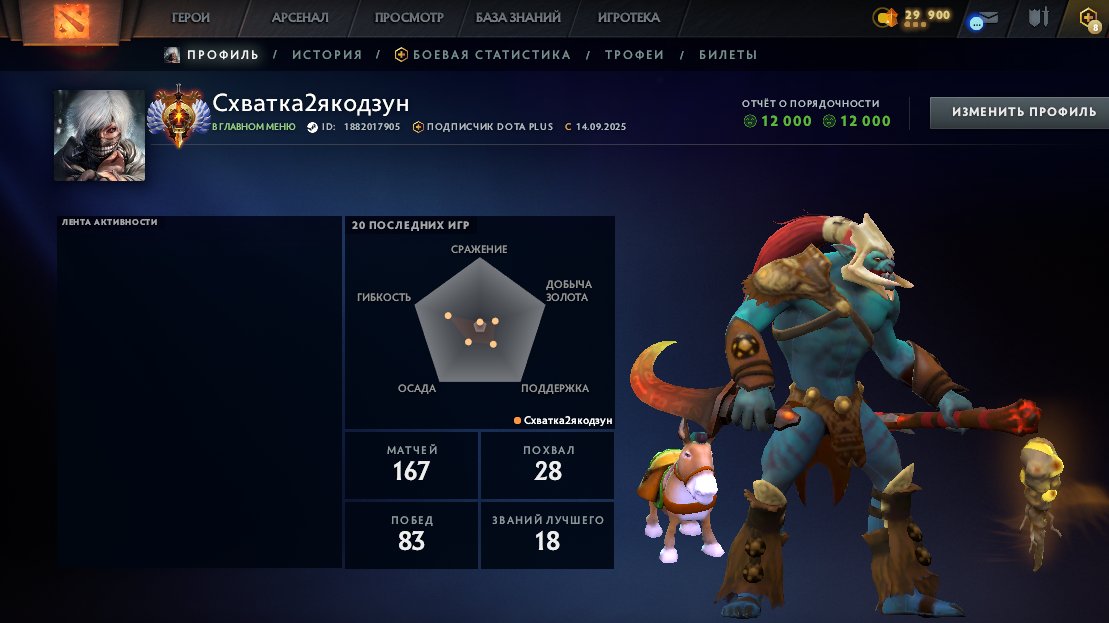Click the player avatar picture

(x=99, y=135)
